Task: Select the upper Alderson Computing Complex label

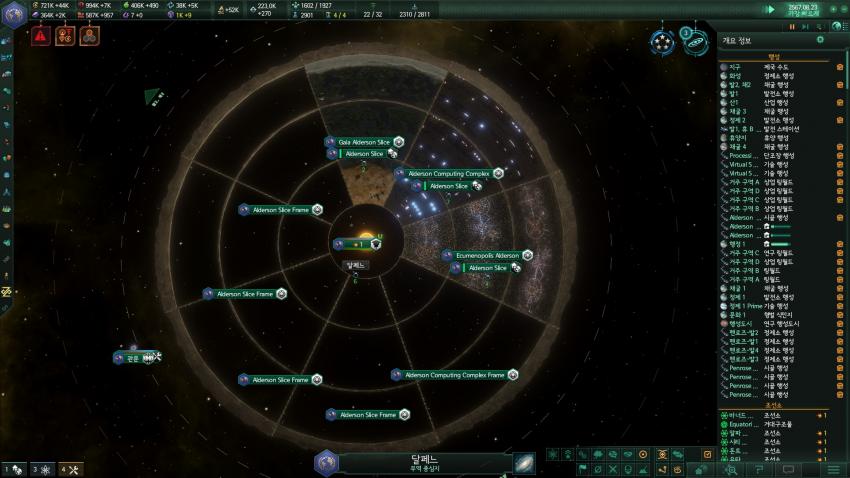Action: pyautogui.click(x=448, y=173)
